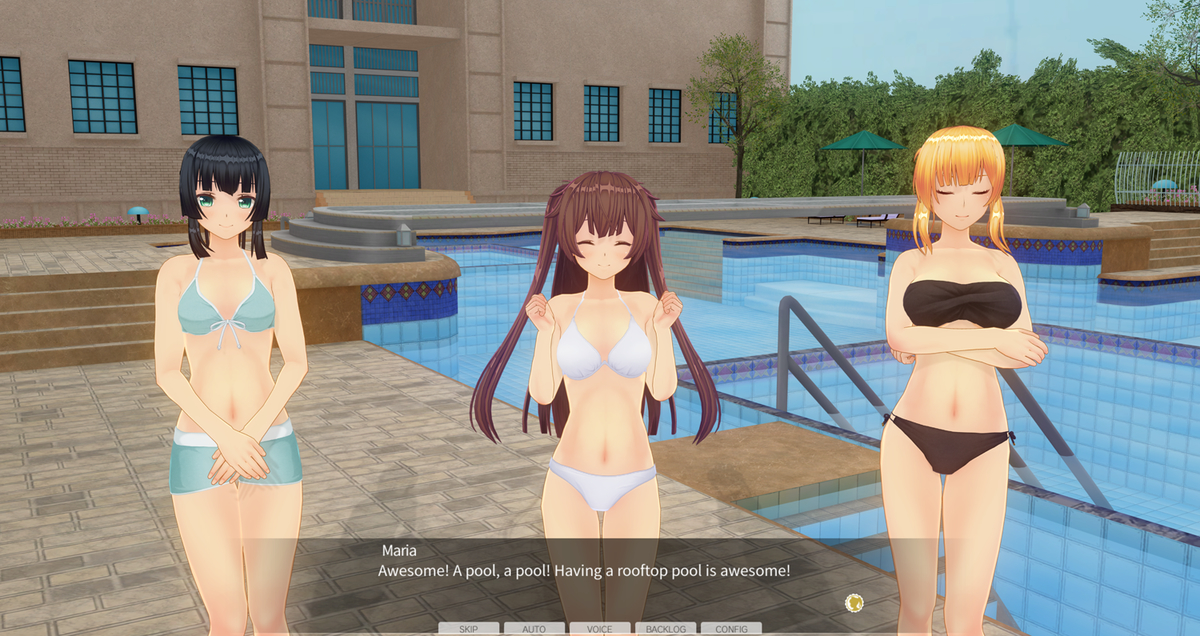Screen dimensions: 1200x636
Task: Enable AUTO text advance
Action: [534, 629]
